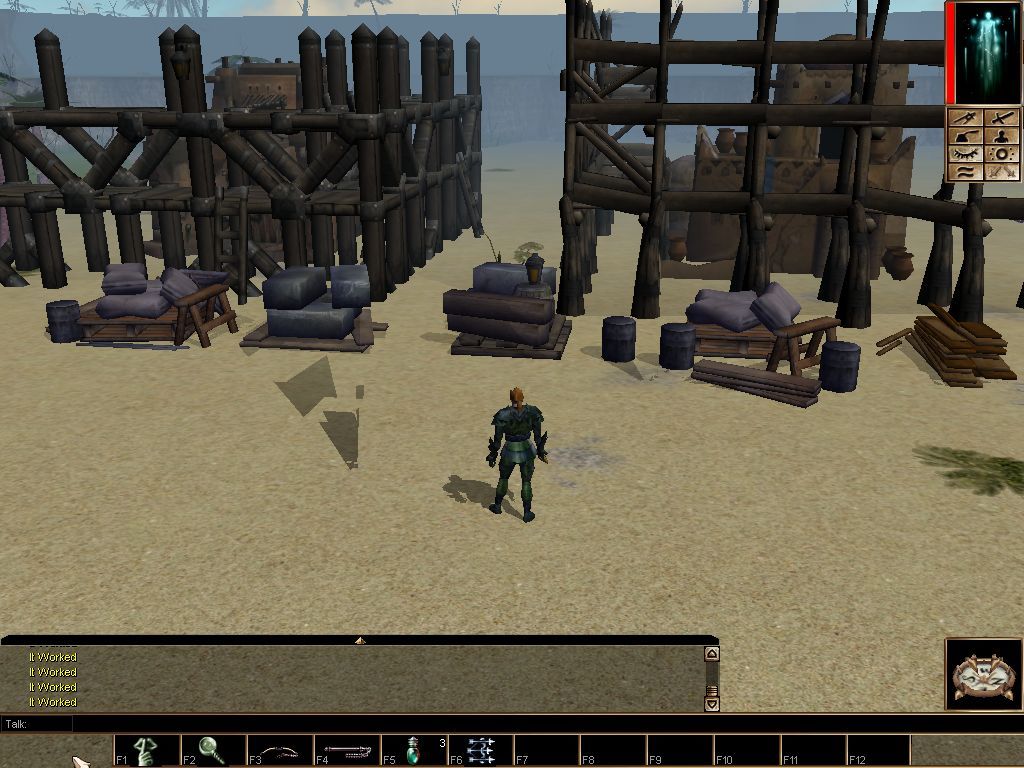Activate the multi-arrow ability in slot F6
The image size is (1024, 768).
click(481, 750)
